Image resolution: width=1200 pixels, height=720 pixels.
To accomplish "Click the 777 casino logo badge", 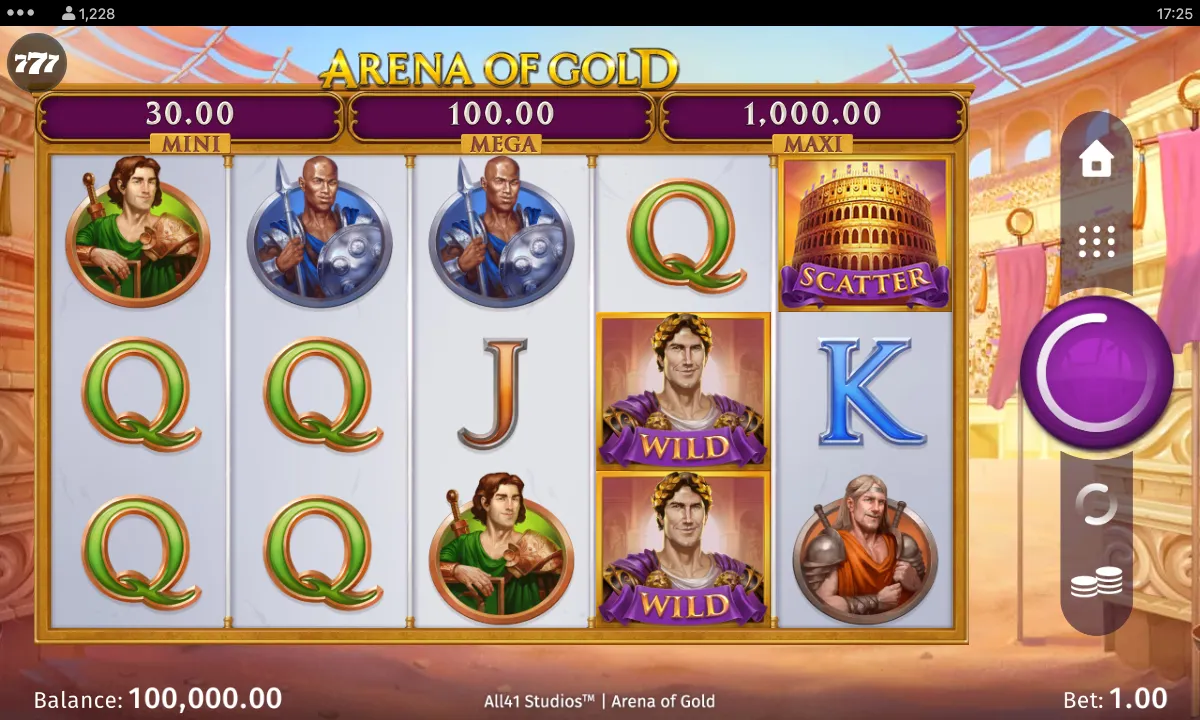I will (37, 66).
